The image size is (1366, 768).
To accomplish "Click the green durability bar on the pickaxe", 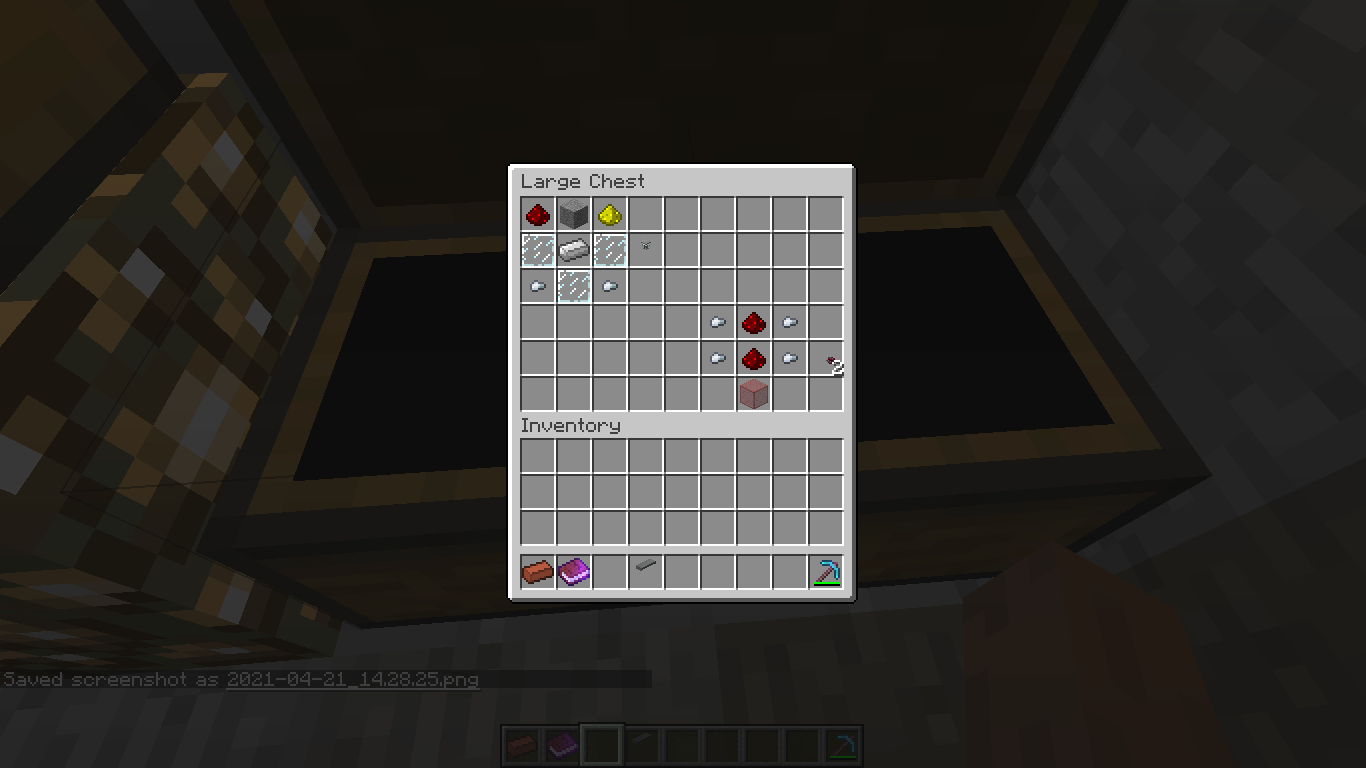I will click(x=826, y=581).
